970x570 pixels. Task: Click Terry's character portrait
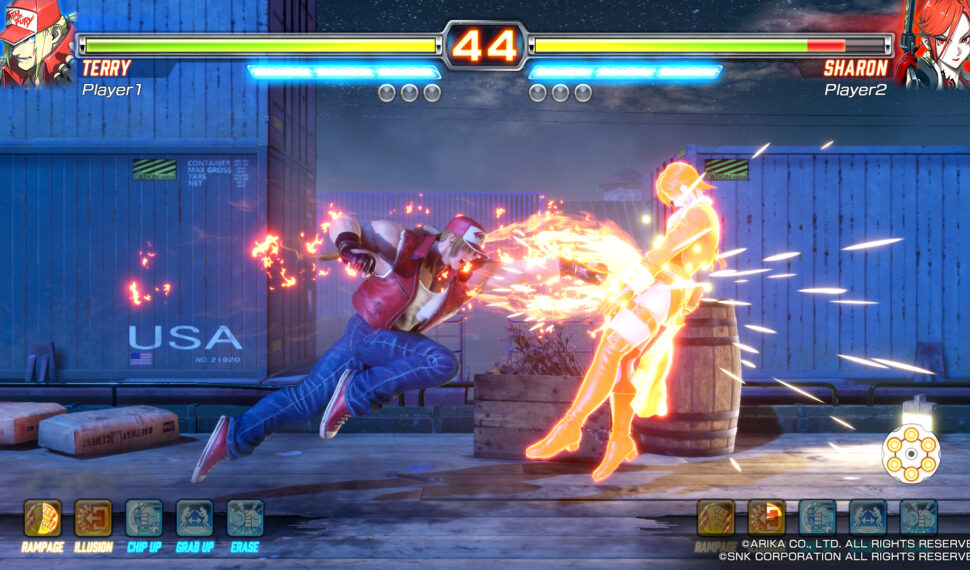click(x=37, y=42)
